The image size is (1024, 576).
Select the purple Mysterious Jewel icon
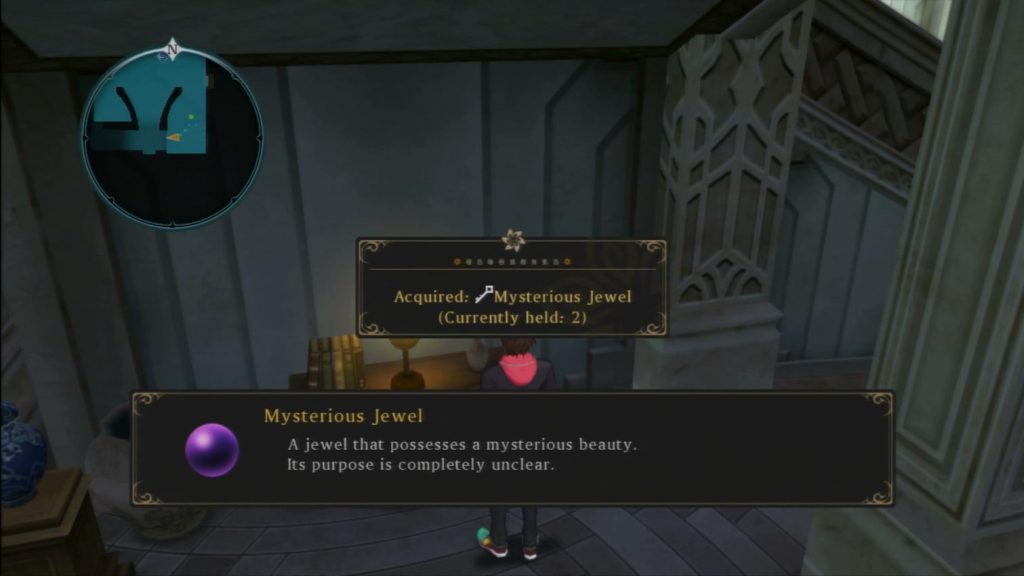[212, 449]
